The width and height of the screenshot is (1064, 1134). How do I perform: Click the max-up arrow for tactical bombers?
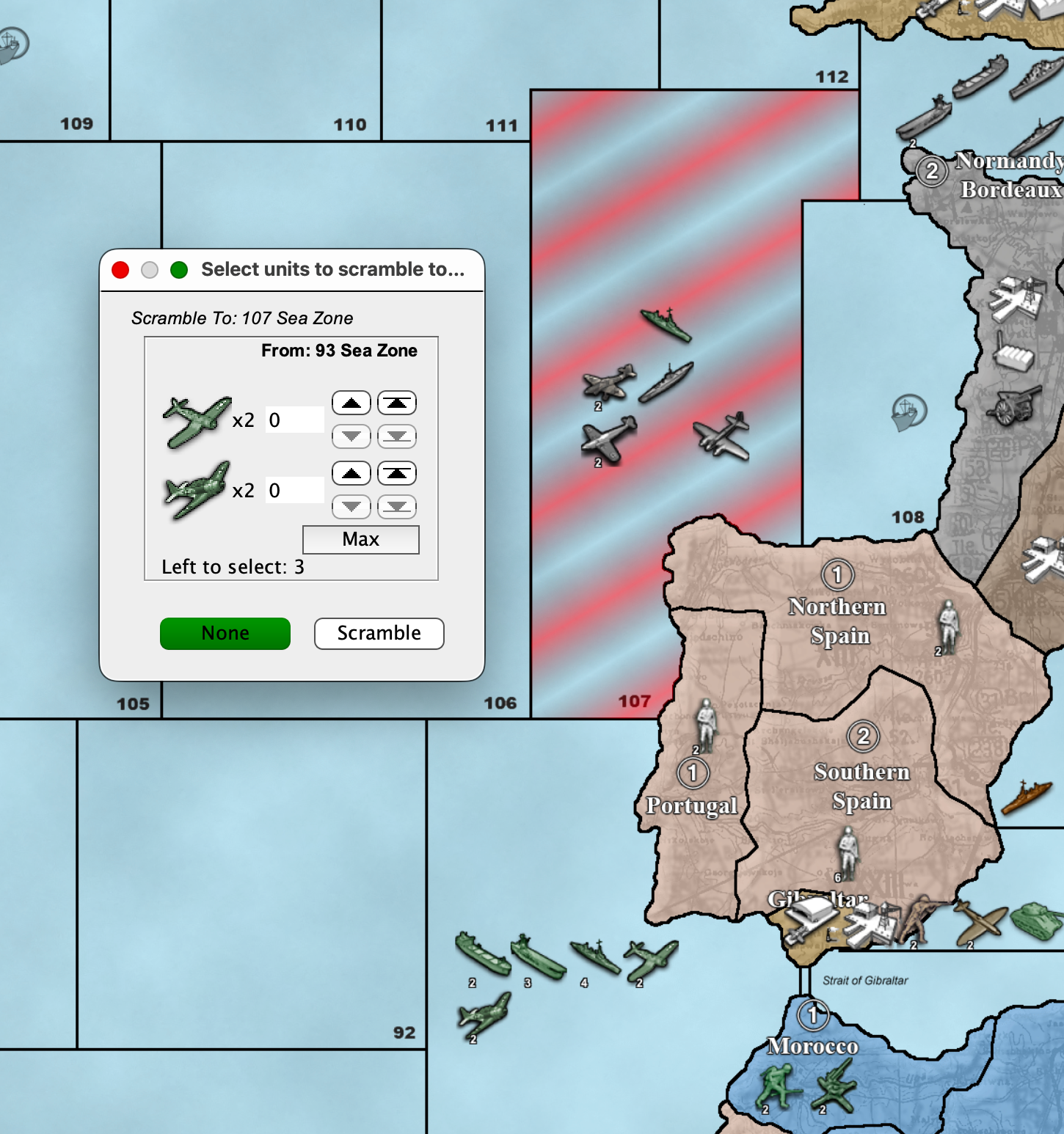point(396,473)
